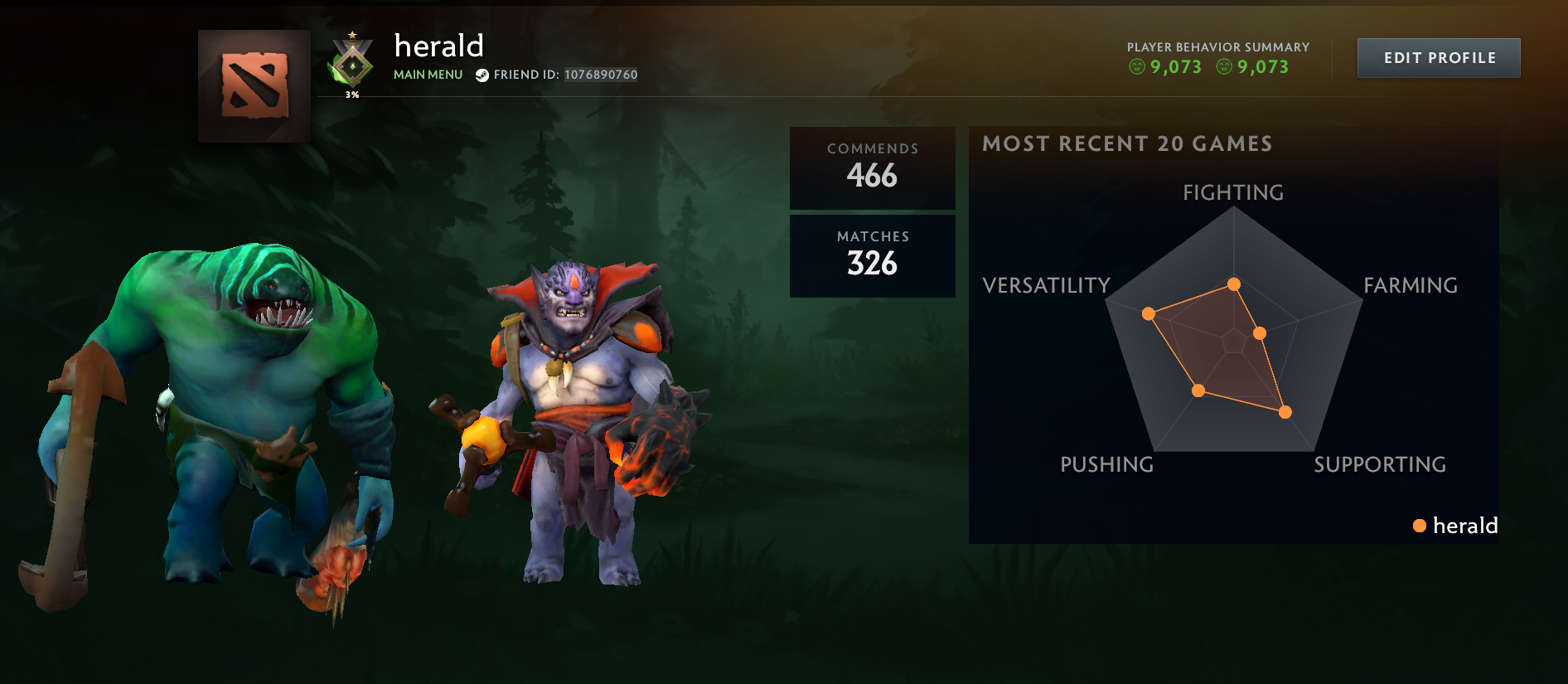
Task: Select the Herald rank medal
Action: click(x=352, y=62)
